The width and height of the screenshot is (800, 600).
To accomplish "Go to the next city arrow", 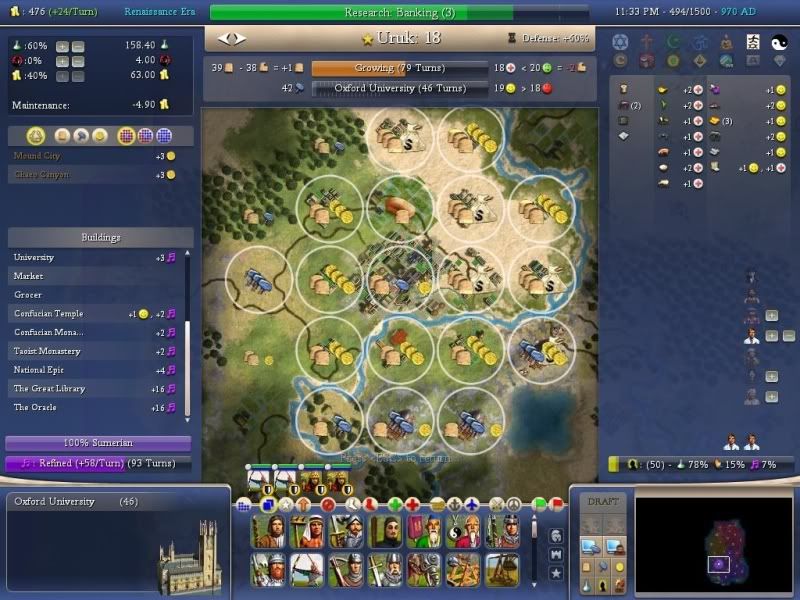I will coord(239,38).
